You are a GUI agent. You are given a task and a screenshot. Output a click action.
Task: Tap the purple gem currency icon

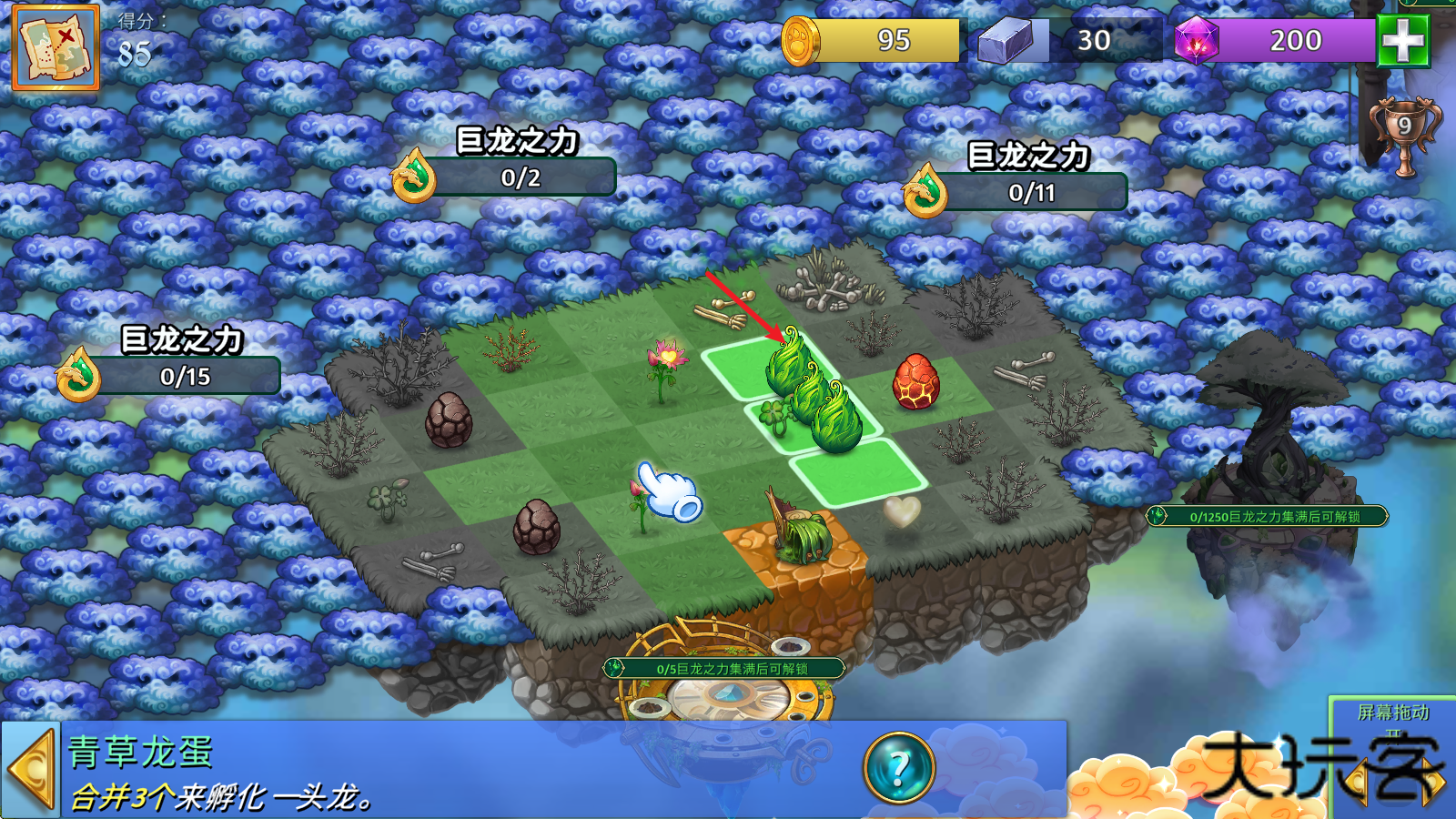[1196, 41]
